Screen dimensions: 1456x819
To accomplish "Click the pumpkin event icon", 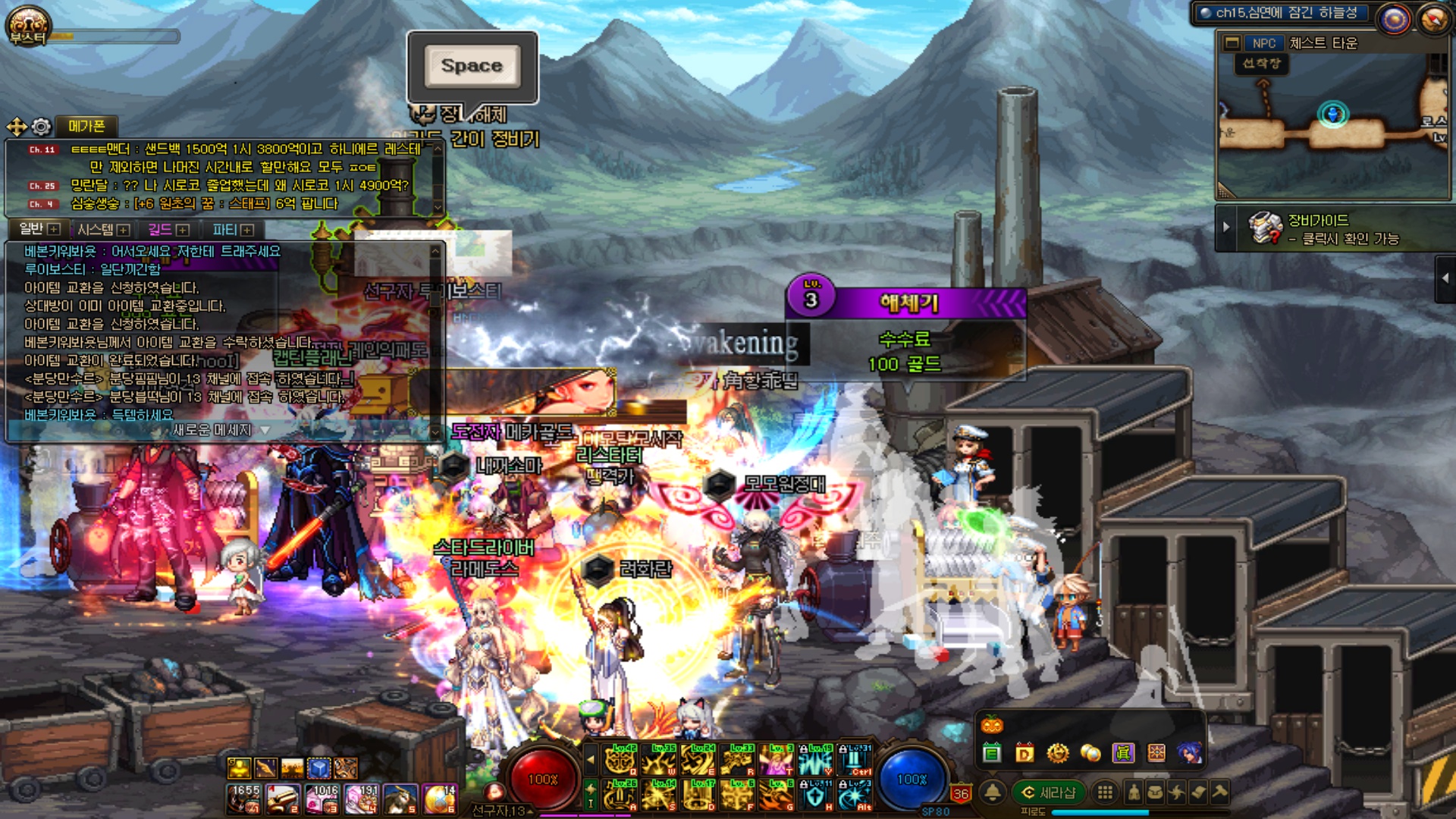I will tap(992, 724).
